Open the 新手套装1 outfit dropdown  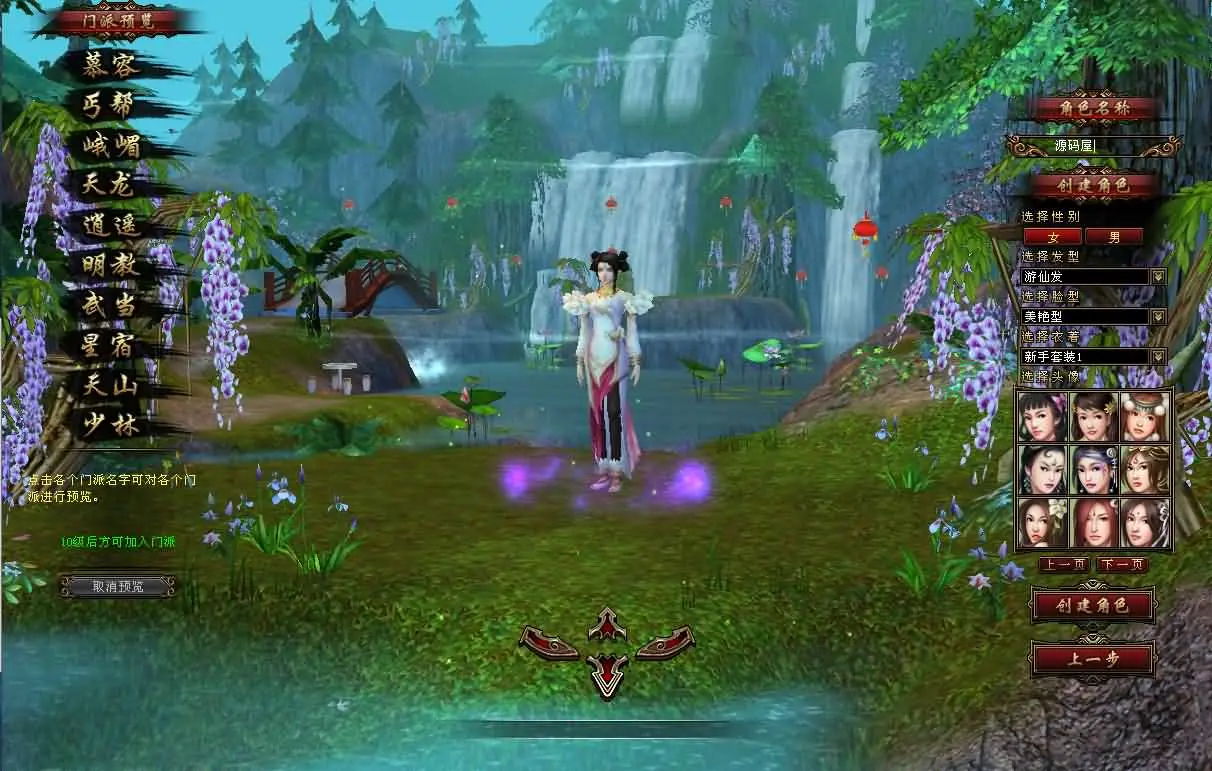click(x=1158, y=356)
